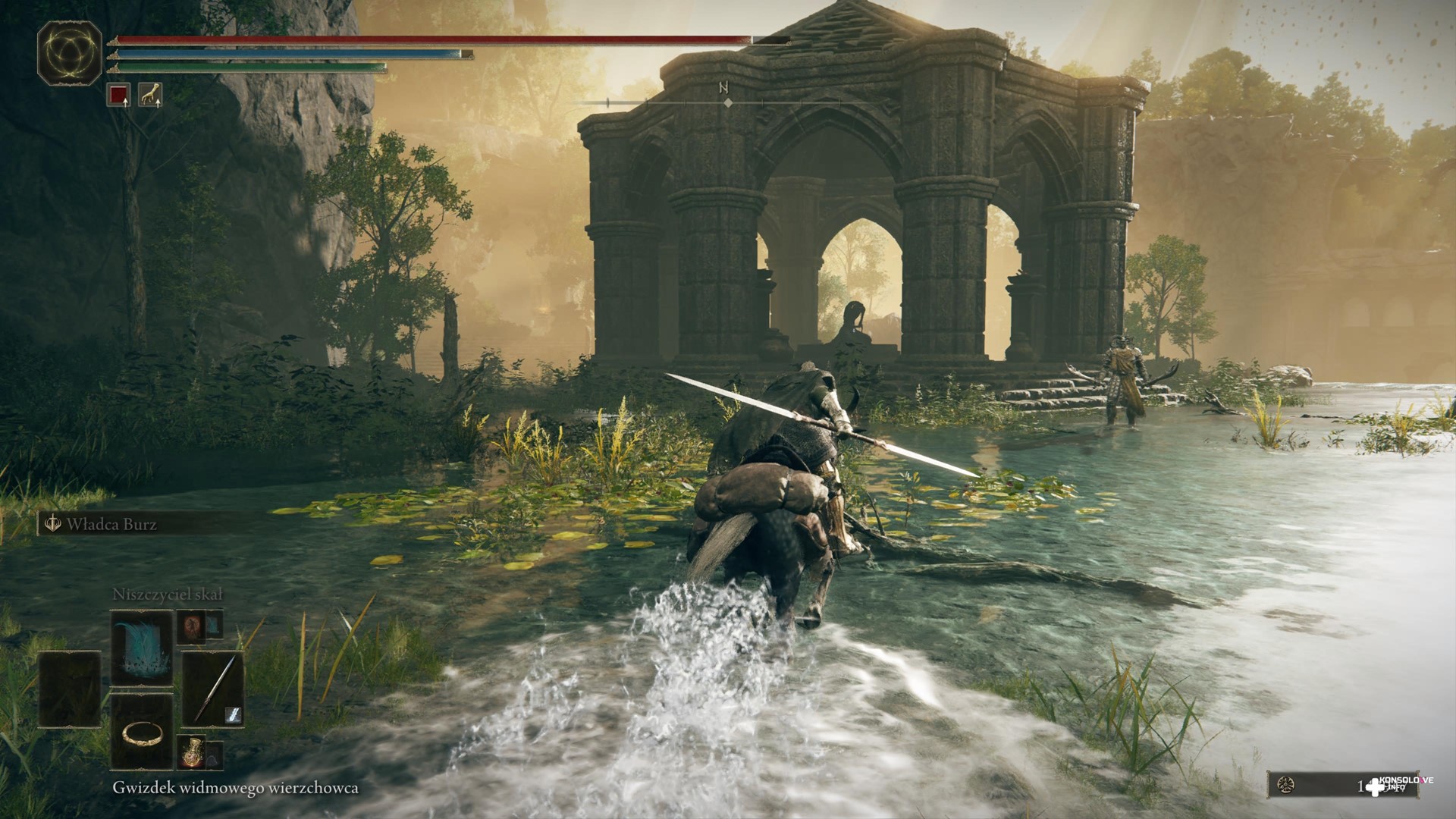Click the red square buff status icon
This screenshot has height=819, width=1456.
(x=118, y=95)
